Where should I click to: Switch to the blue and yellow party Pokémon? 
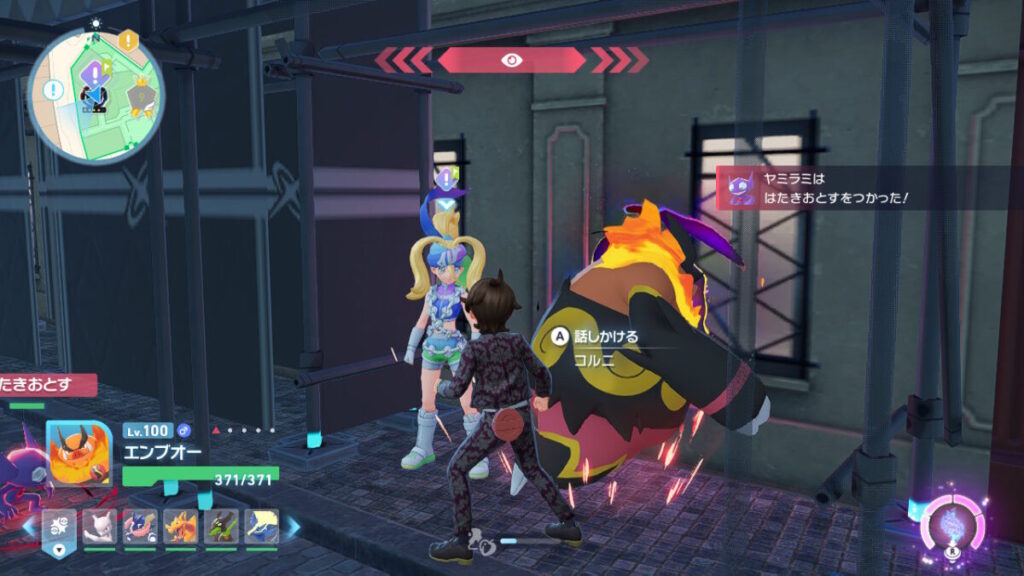pyautogui.click(x=261, y=526)
